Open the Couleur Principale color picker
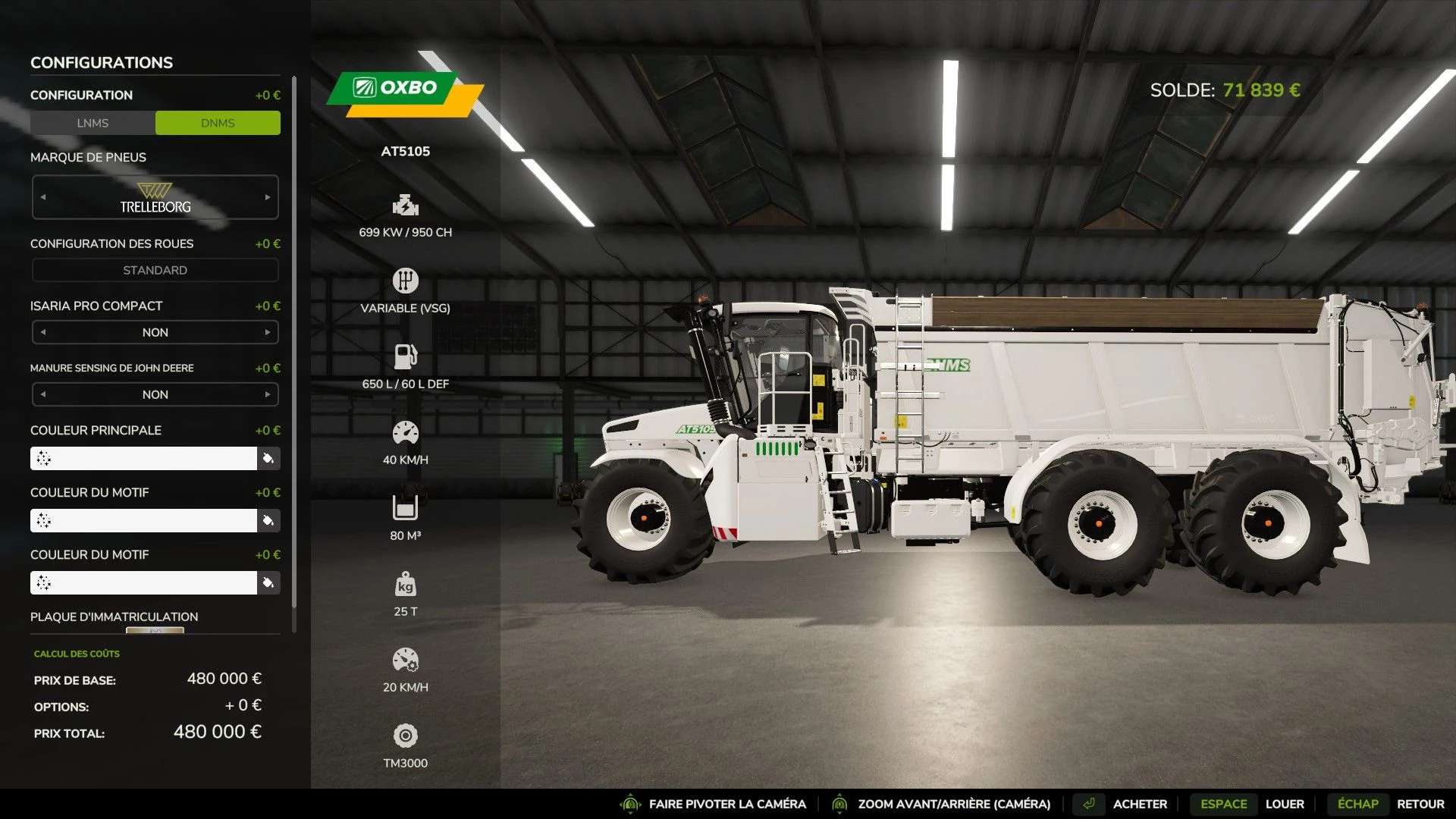The height and width of the screenshot is (819, 1456). [x=143, y=458]
